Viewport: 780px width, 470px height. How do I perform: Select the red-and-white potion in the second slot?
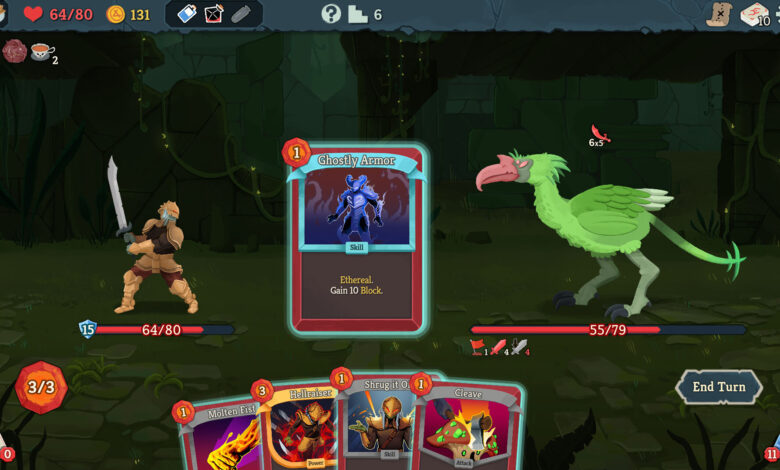[214, 14]
